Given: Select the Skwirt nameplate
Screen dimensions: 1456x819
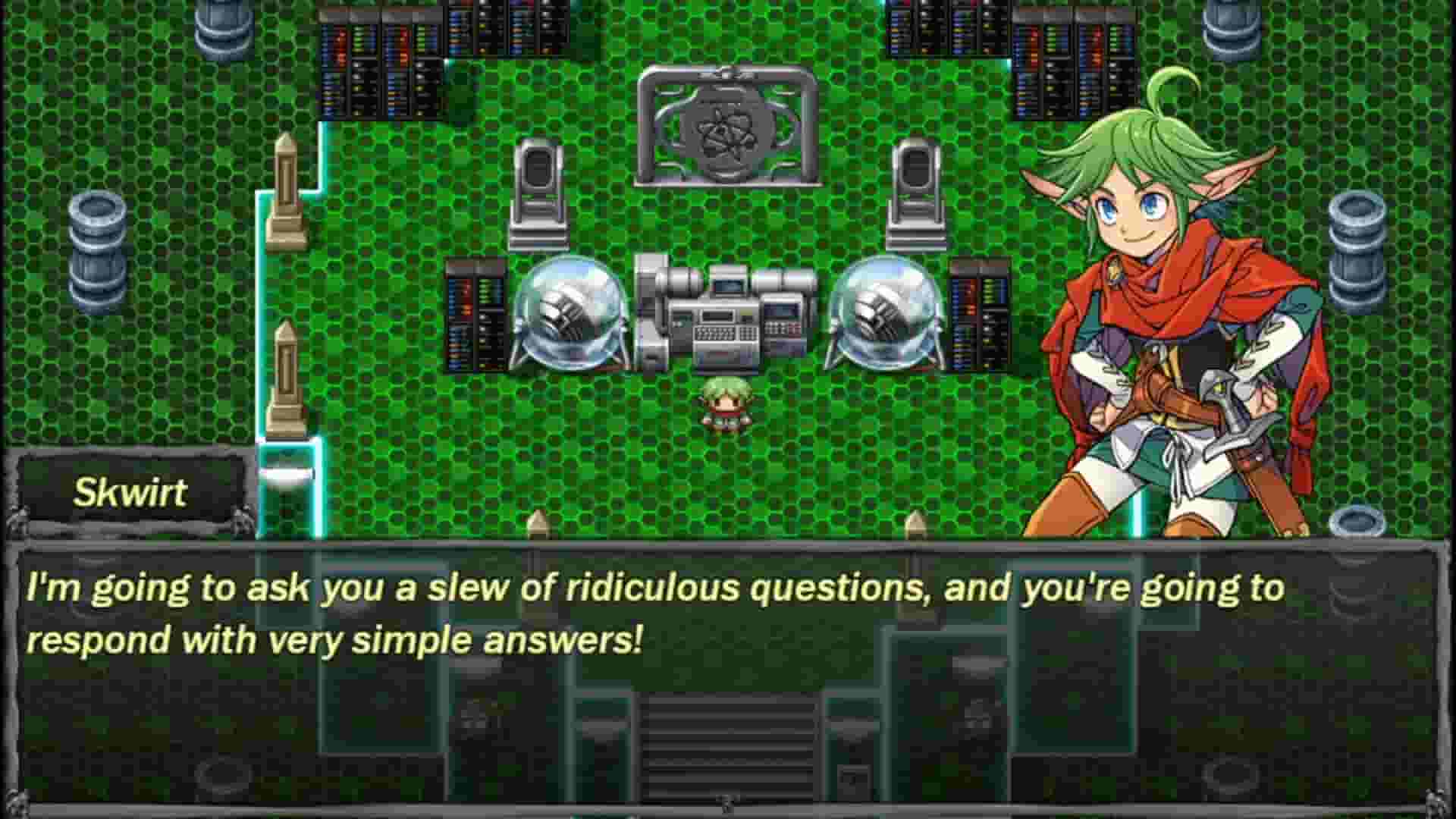Looking at the screenshot, I should (x=129, y=493).
